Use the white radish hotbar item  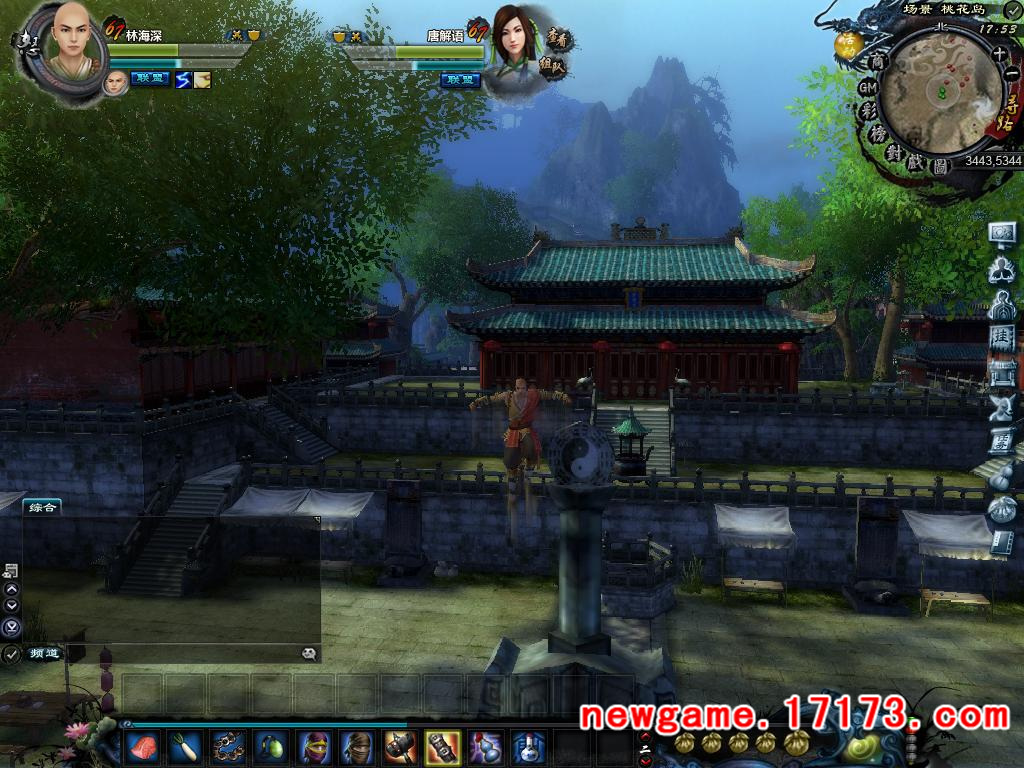pos(185,746)
